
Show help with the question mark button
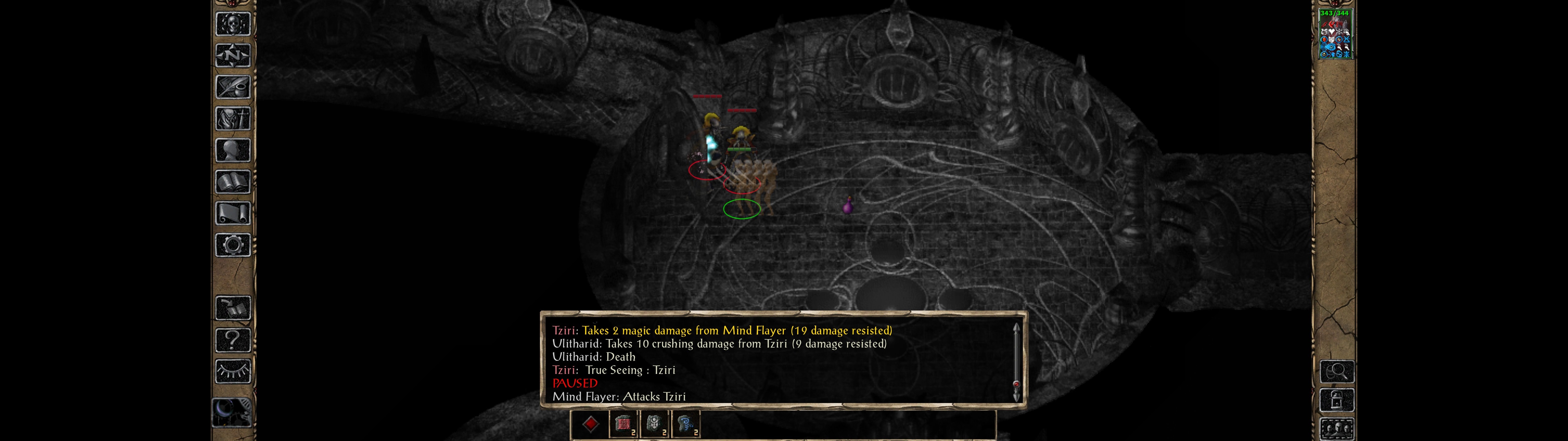coord(233,340)
